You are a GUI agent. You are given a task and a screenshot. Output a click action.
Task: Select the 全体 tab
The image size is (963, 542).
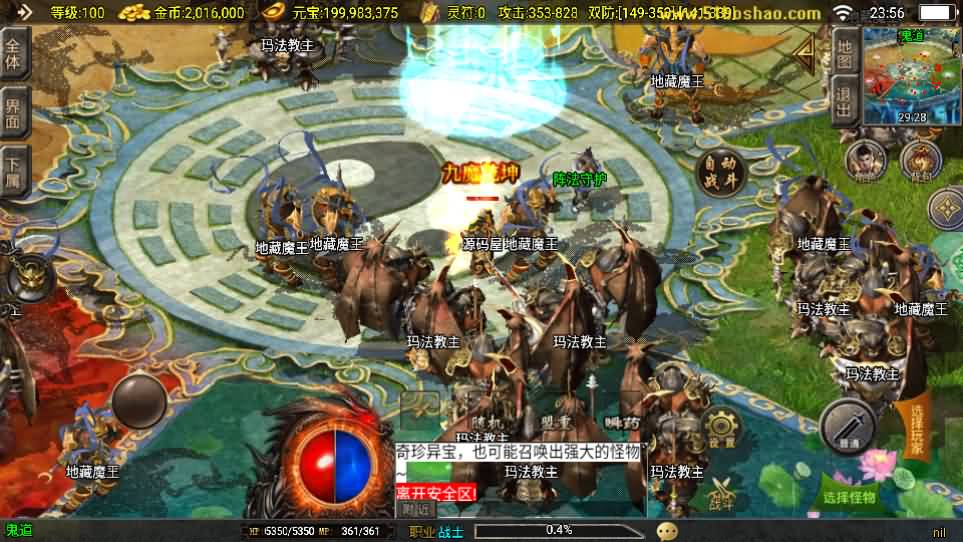(x=15, y=54)
